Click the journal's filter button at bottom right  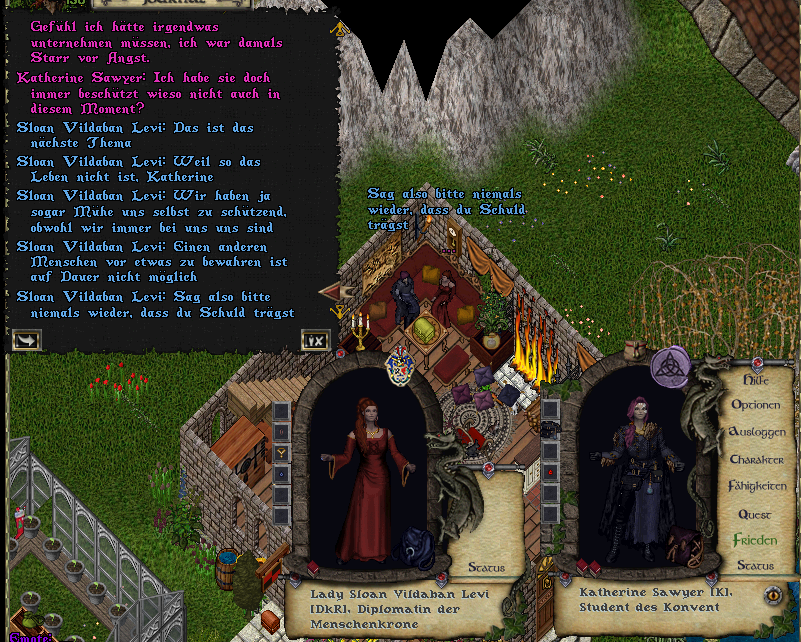pyautogui.click(x=315, y=340)
